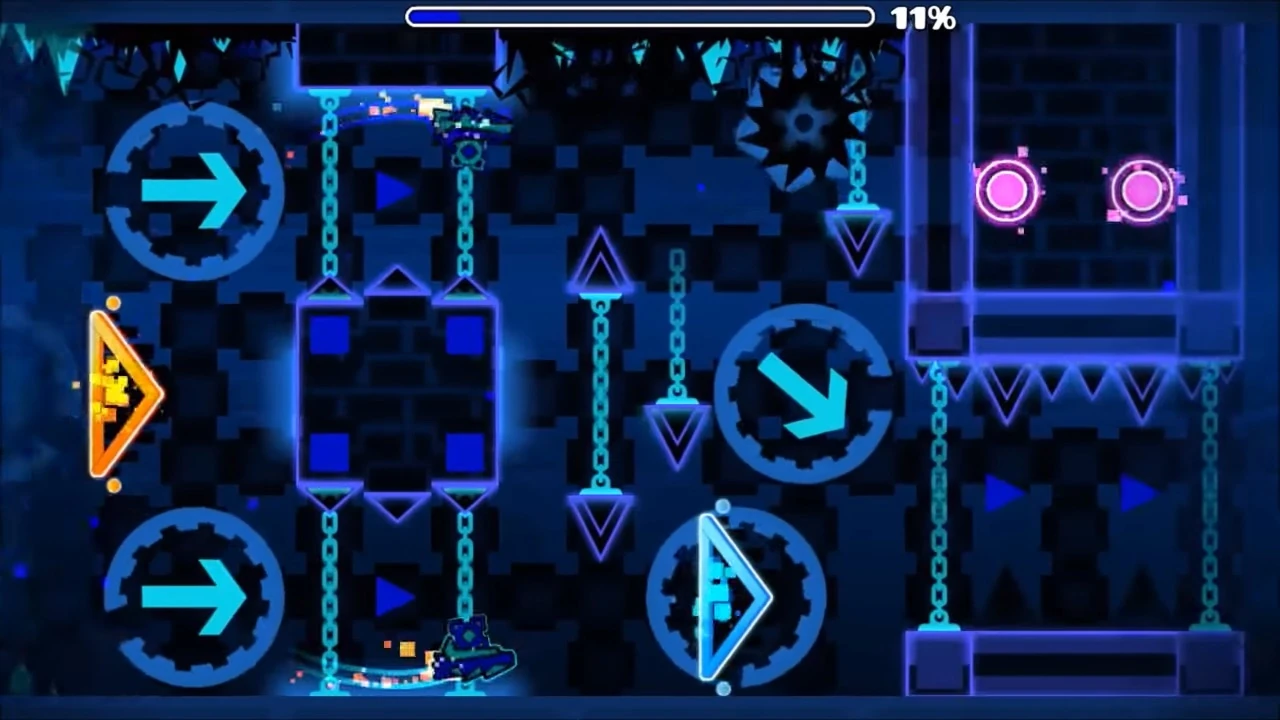Tap the right pink jump orb
Screen dimensions: 1280x720
(1143, 190)
